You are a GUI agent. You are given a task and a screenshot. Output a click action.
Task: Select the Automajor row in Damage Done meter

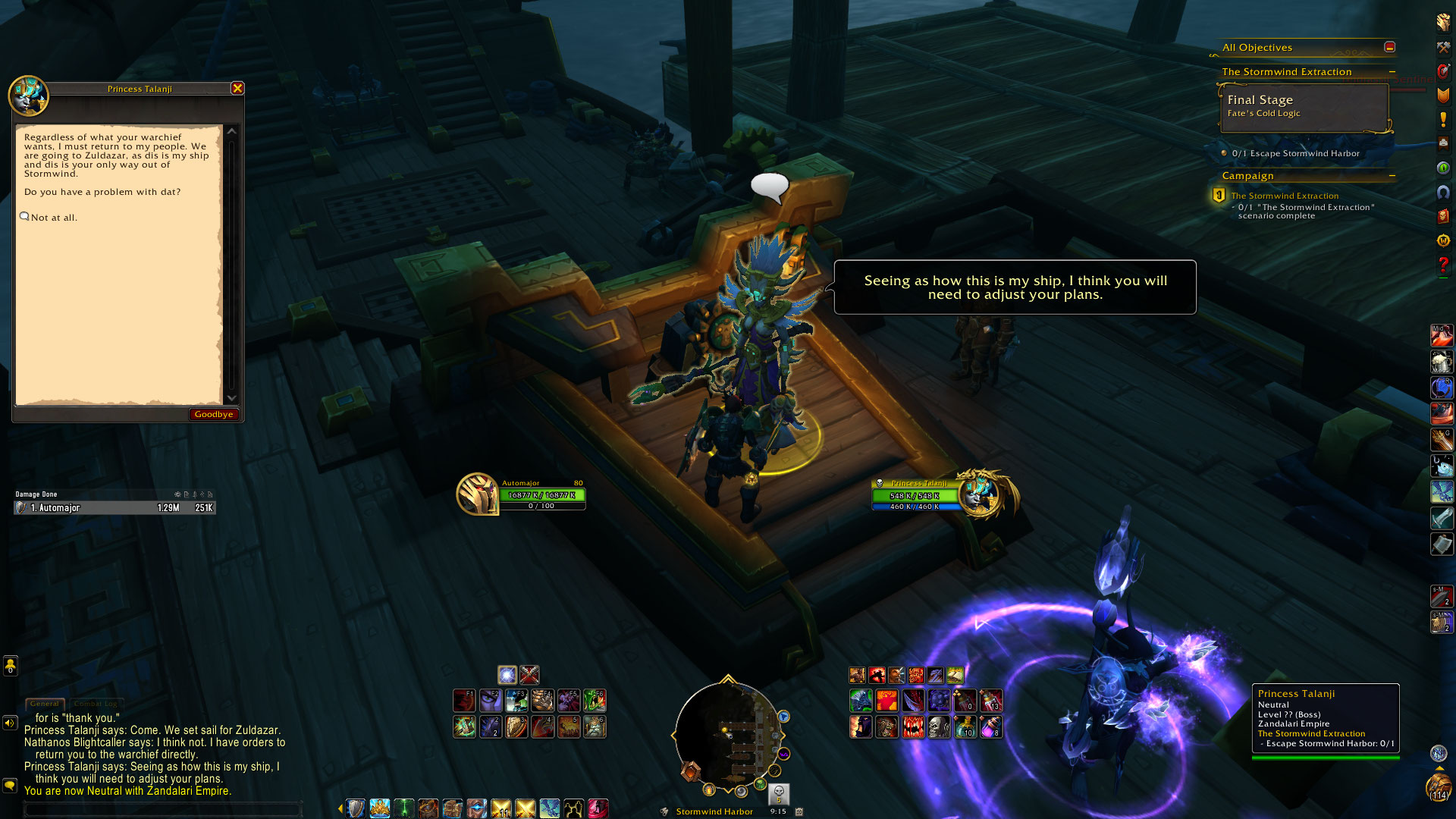coord(115,508)
